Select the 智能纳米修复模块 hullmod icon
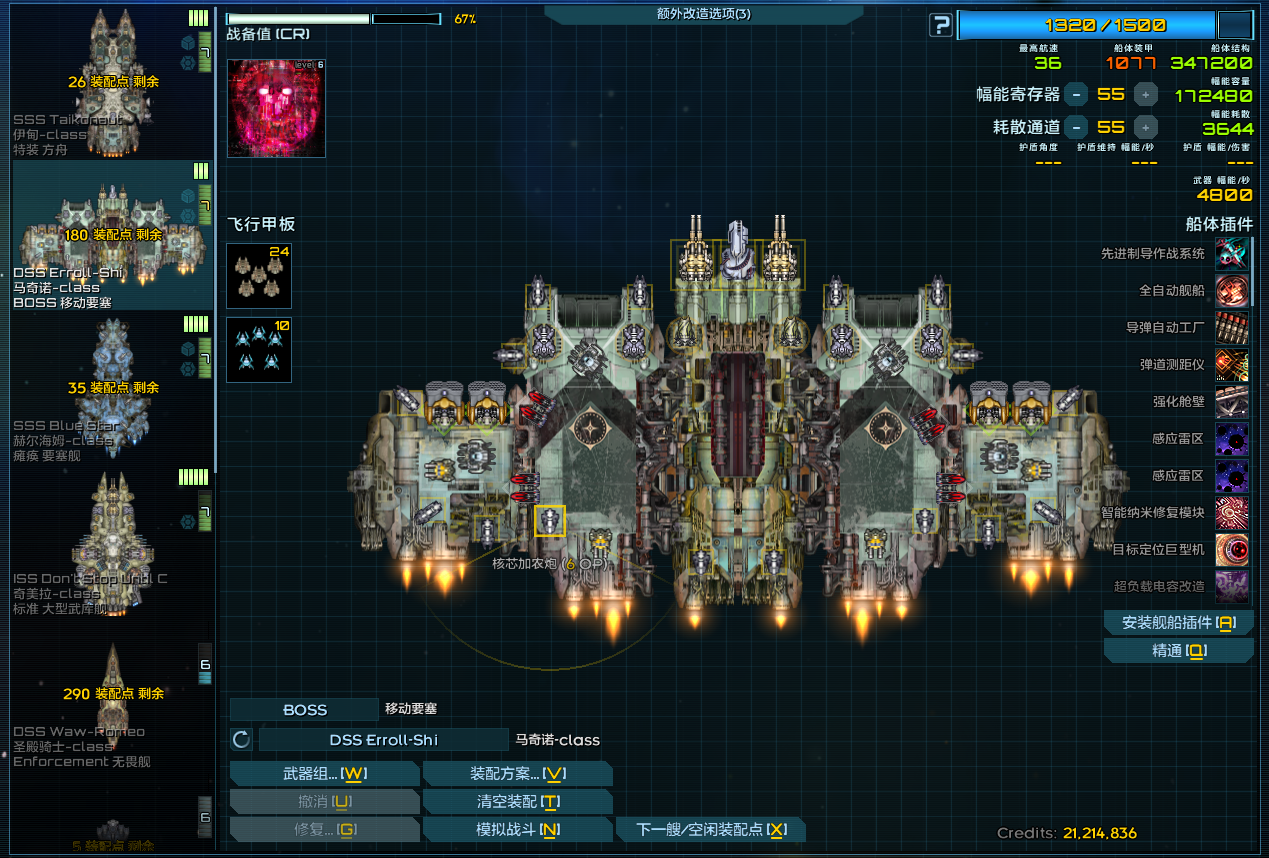 [1231, 513]
